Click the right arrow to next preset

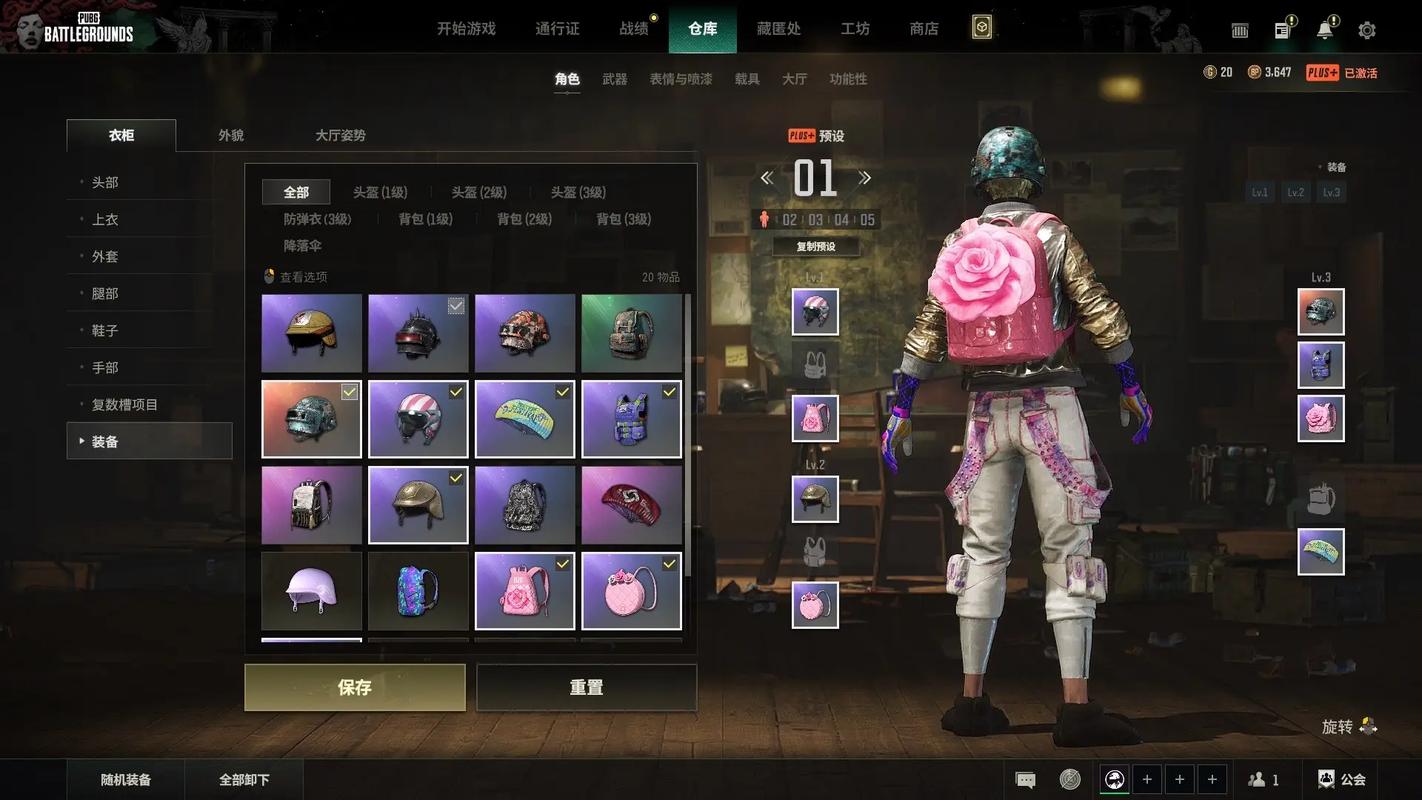click(x=864, y=175)
